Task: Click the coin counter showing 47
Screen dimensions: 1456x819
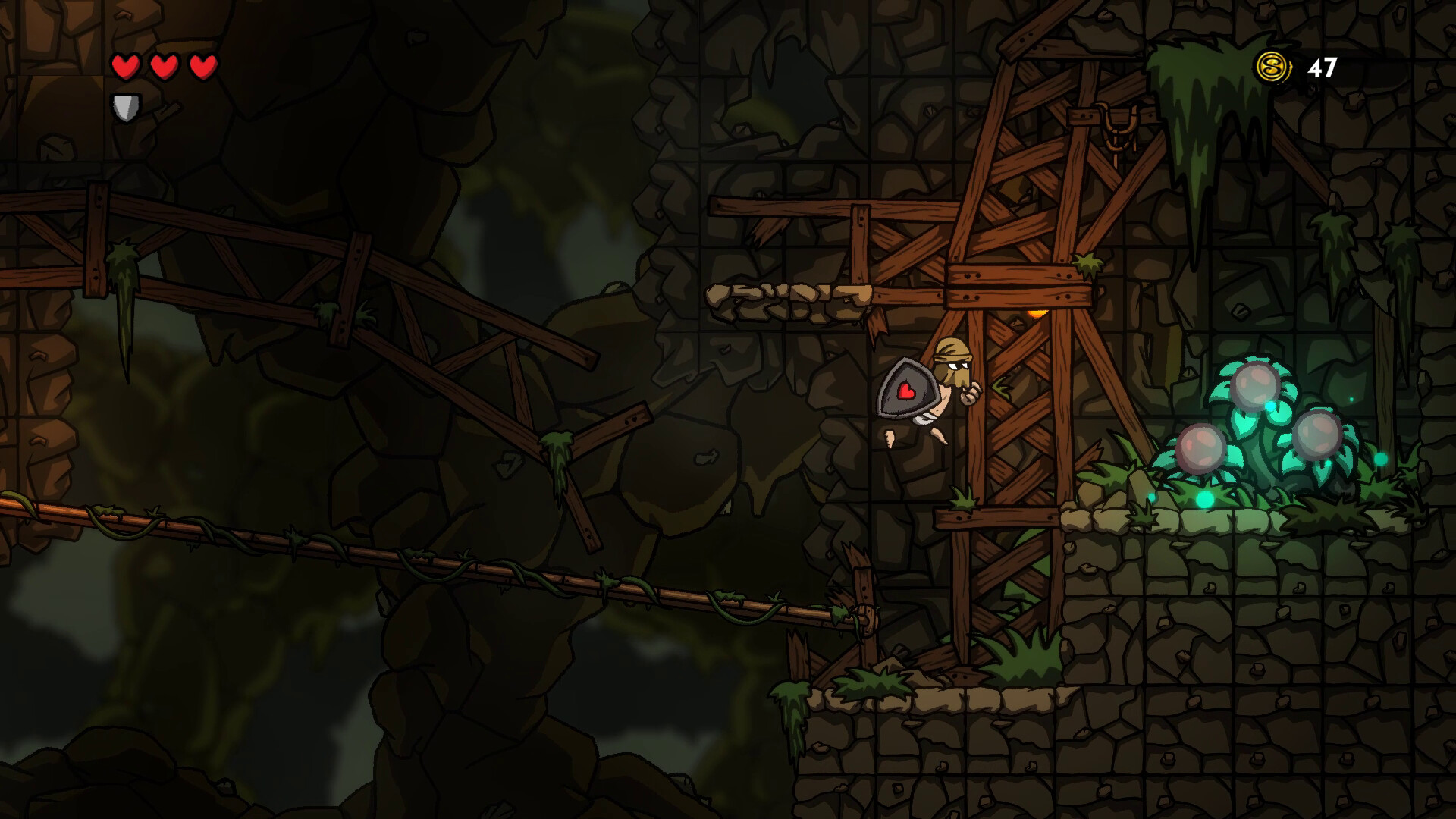Action: 1322,68
